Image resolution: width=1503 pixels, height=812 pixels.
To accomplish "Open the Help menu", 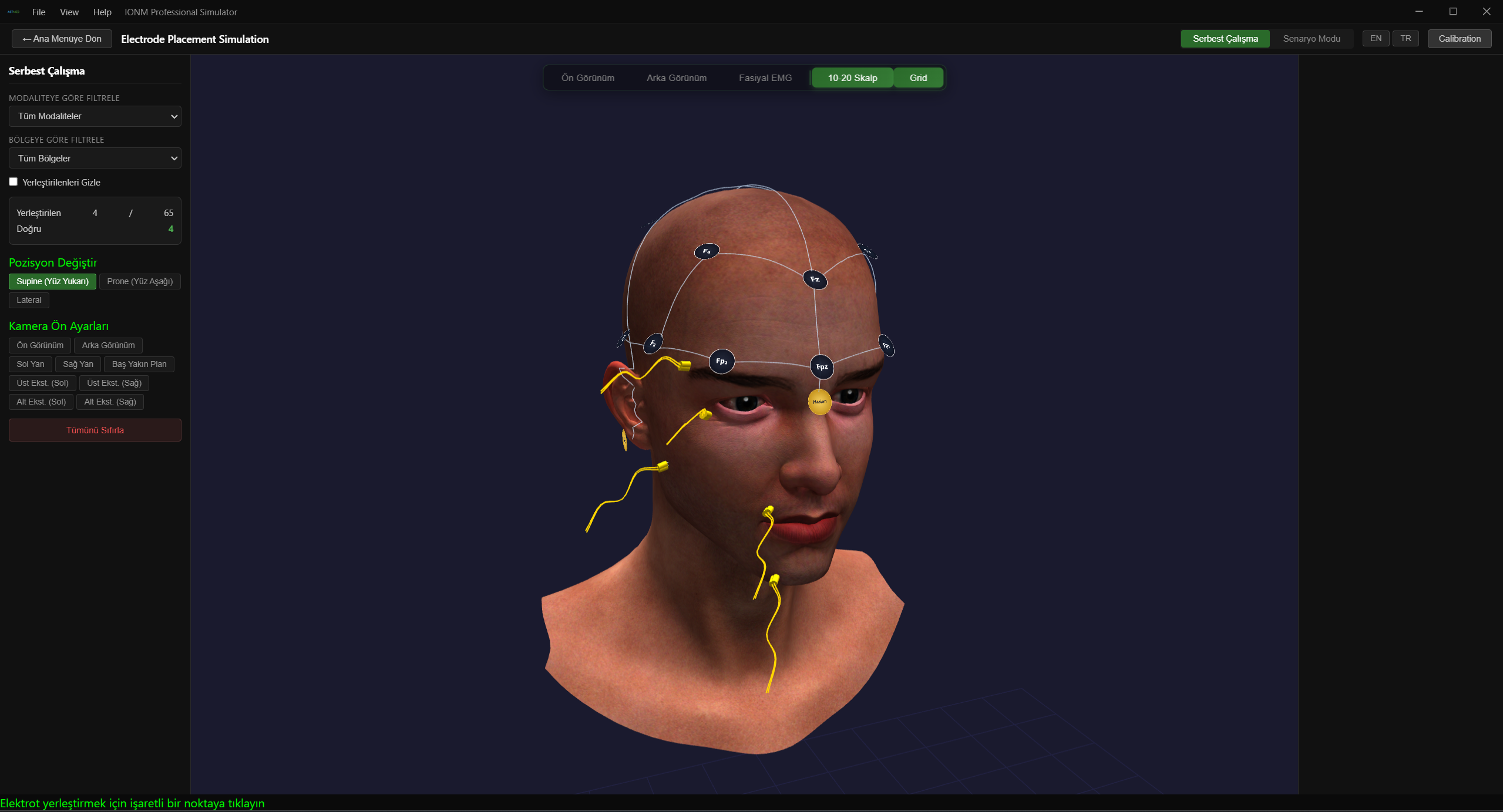I will [102, 12].
